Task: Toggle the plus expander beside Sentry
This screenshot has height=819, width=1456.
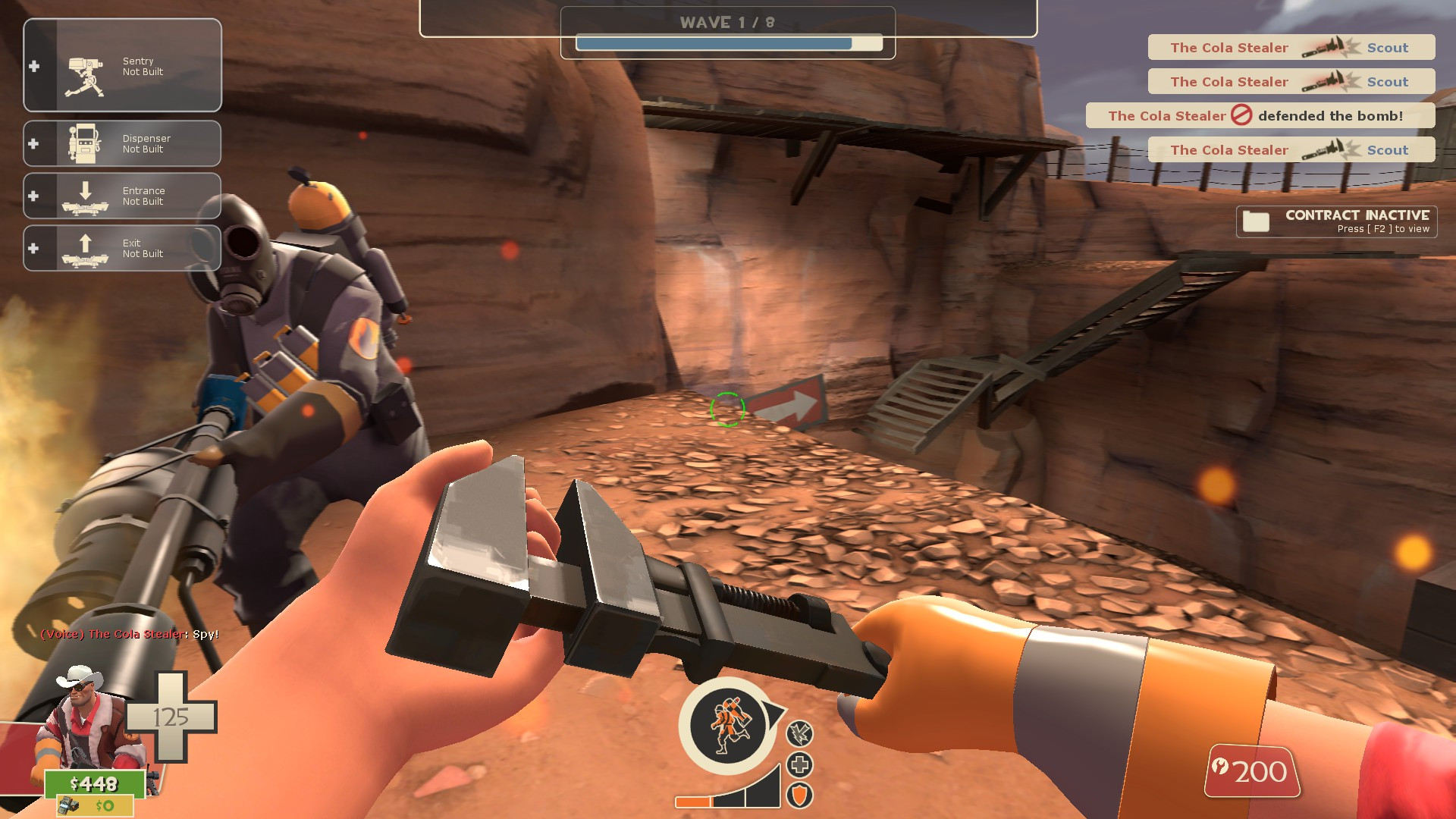Action: coord(33,67)
